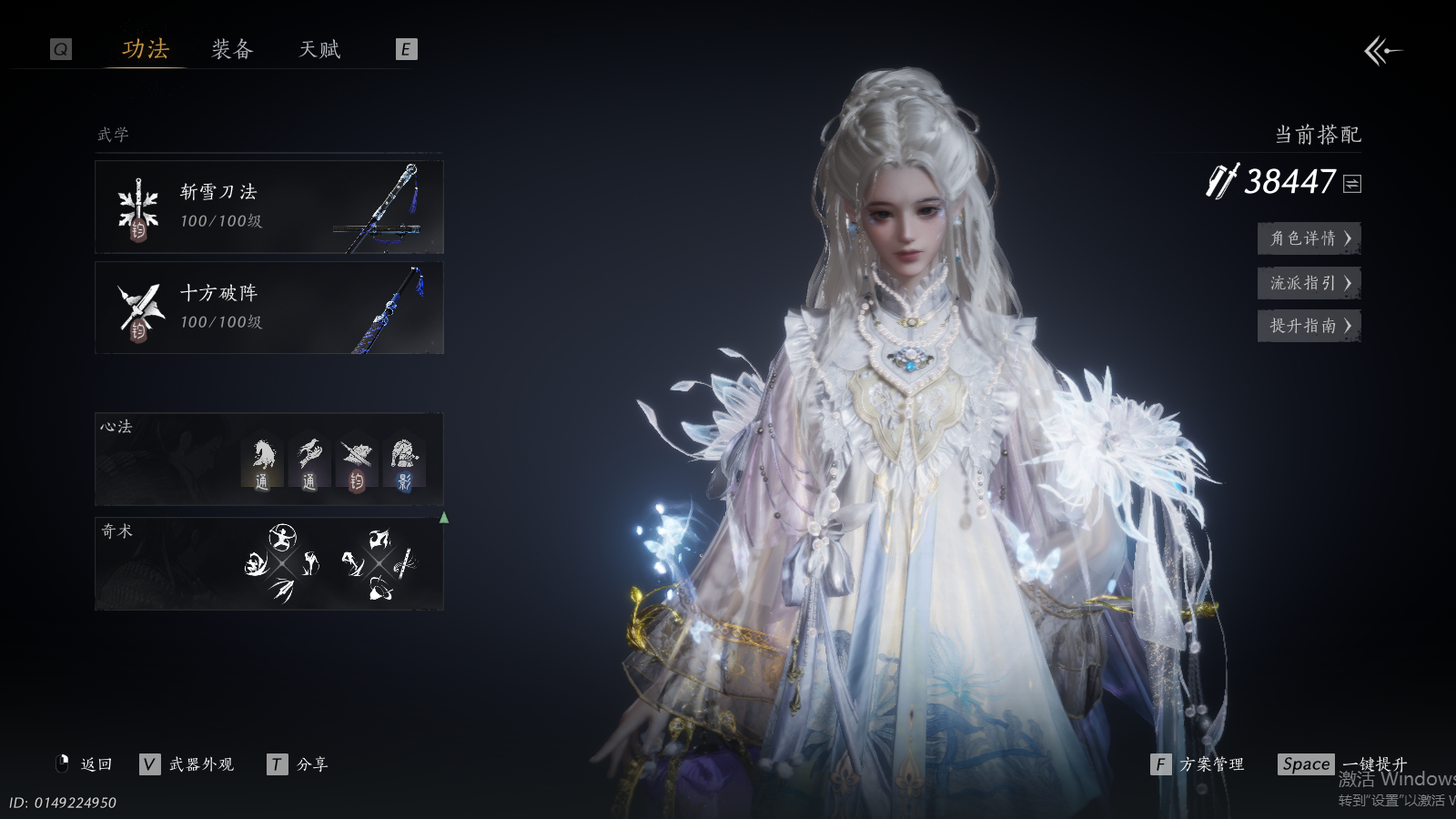This screenshot has width=1456, height=819.
Task: Select the 天赋 tab
Action: (319, 49)
